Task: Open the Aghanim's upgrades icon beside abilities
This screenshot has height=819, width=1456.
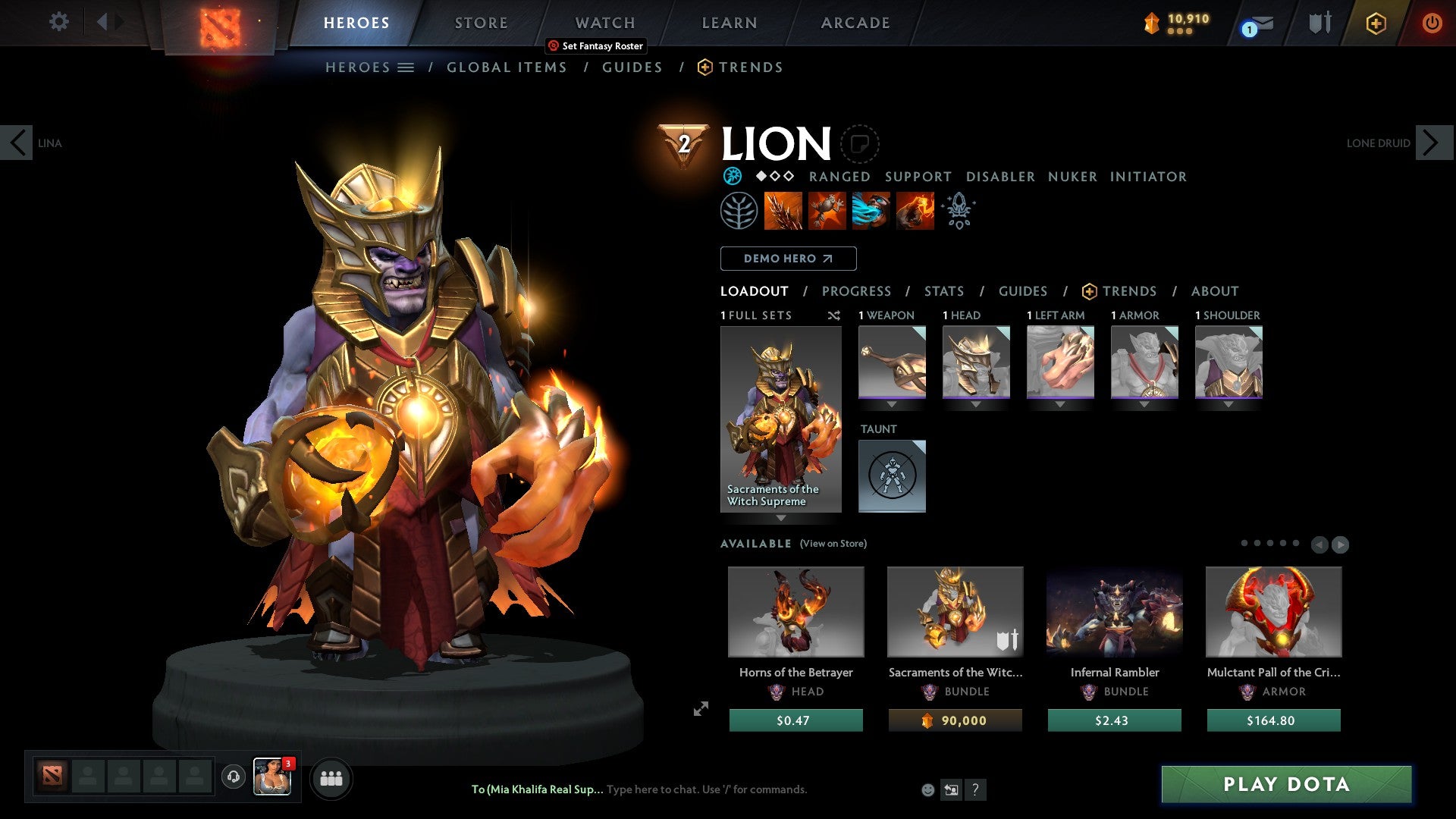Action: [x=959, y=211]
